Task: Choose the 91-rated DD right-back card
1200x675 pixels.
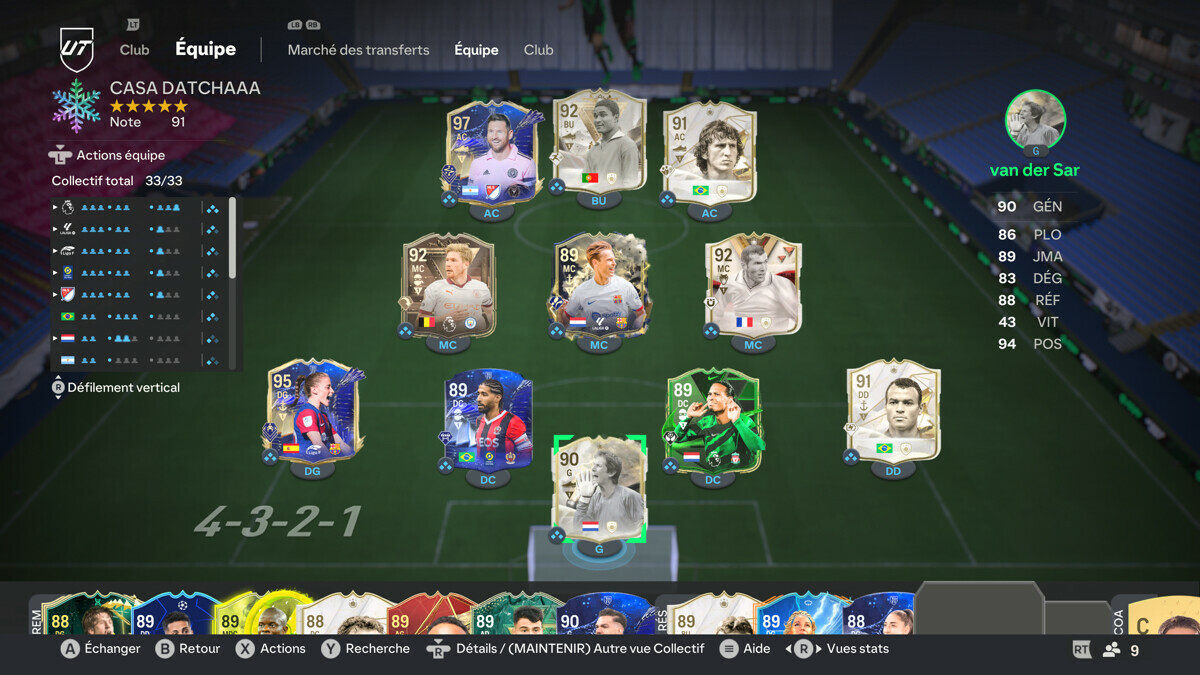Action: coord(893,411)
